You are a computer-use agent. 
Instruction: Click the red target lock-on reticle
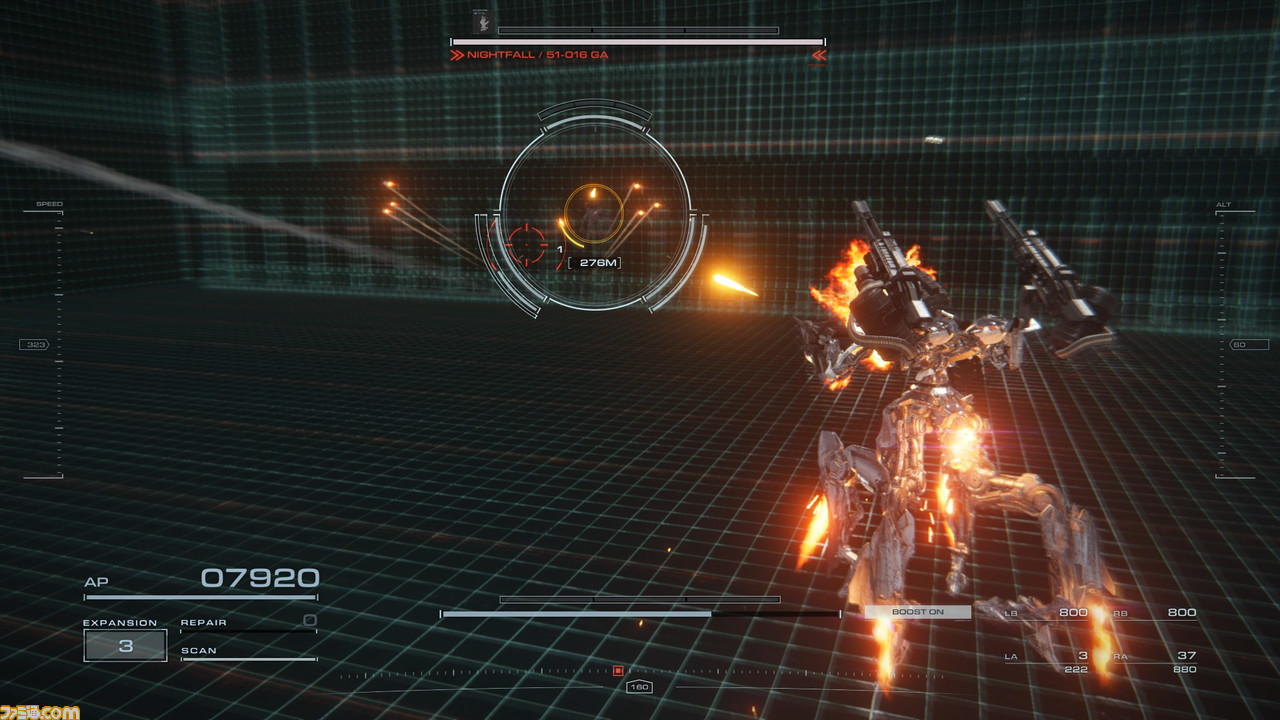click(528, 242)
